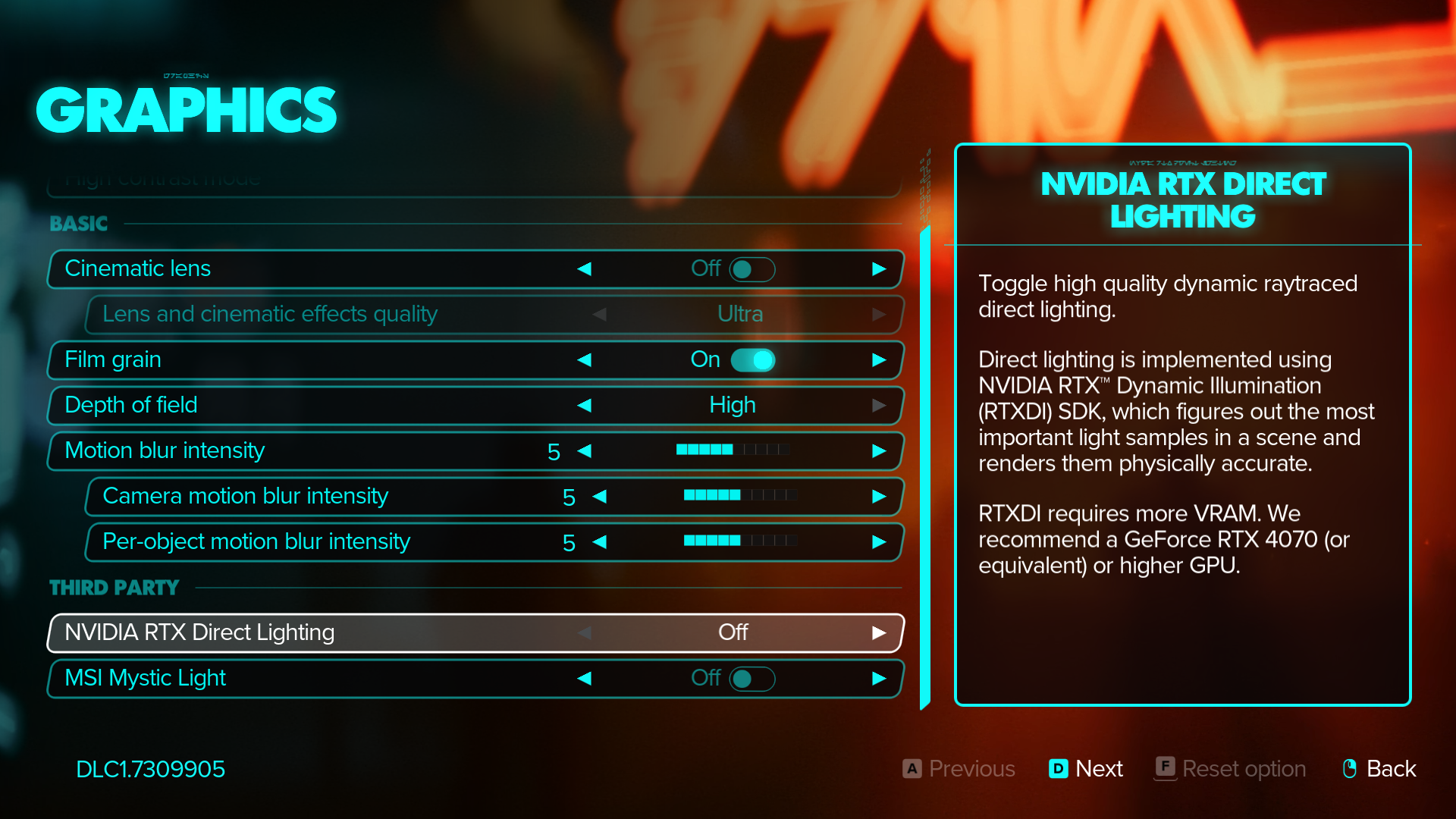Click right arrow on NVIDIA RTX Direct Lighting
This screenshot has width=1456, height=819.
(879, 632)
